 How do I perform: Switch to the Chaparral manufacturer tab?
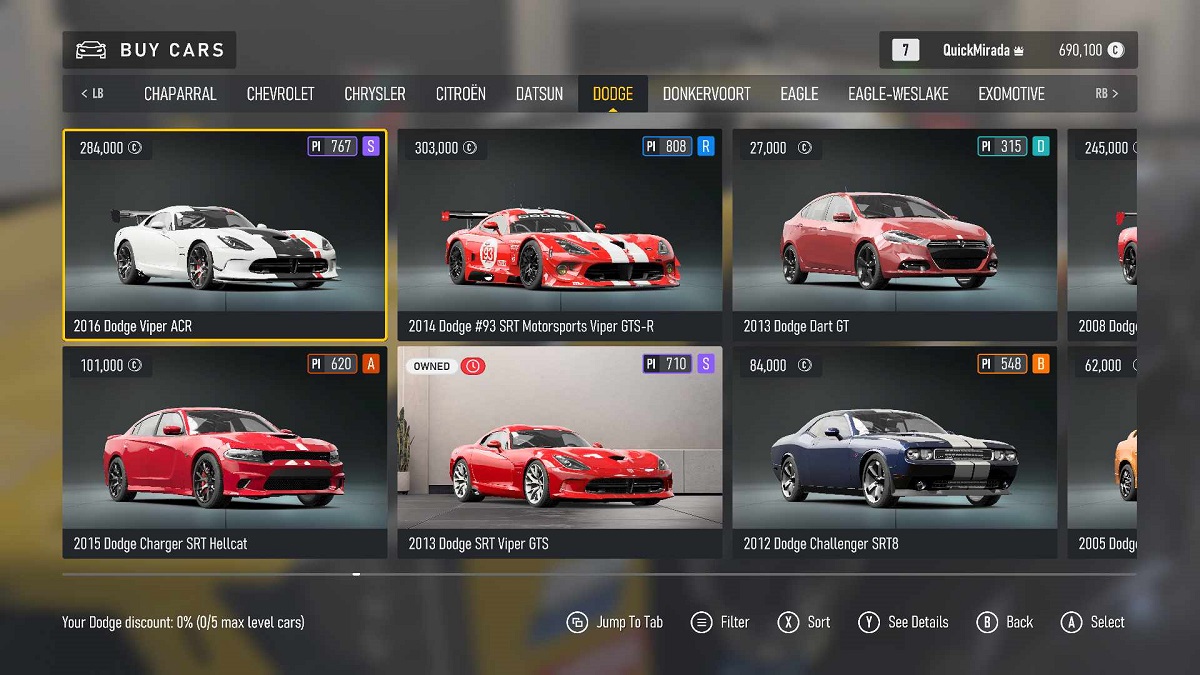pyautogui.click(x=180, y=94)
